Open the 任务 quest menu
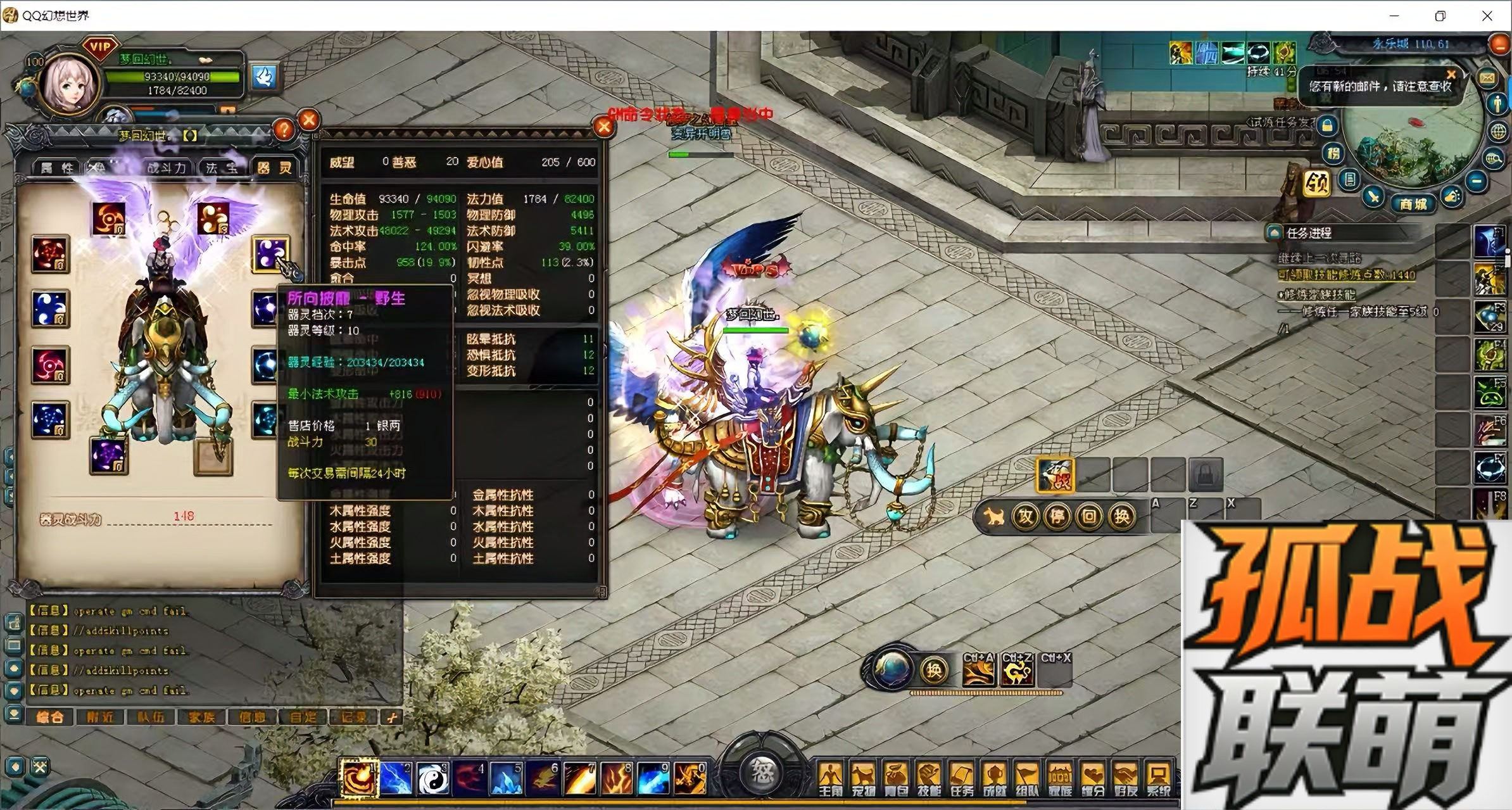The width and height of the screenshot is (1512, 810). coord(961,780)
